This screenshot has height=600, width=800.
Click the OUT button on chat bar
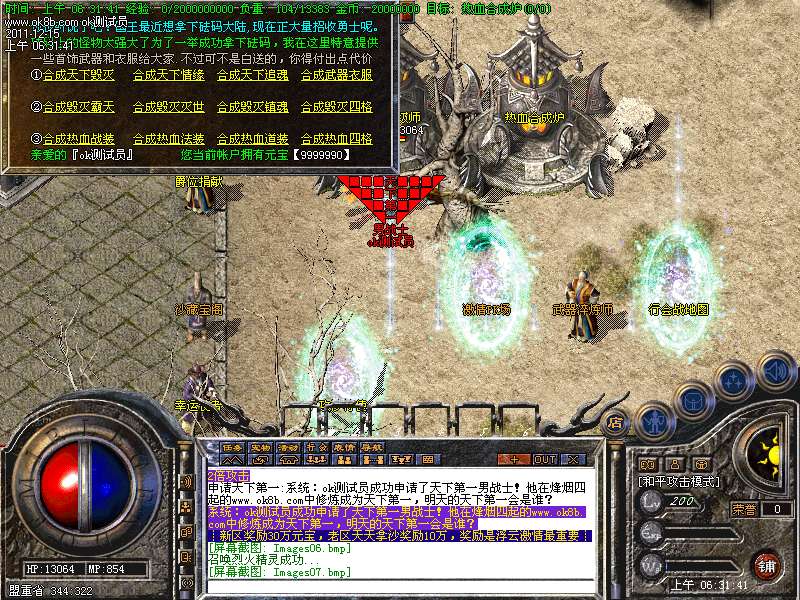point(544,459)
